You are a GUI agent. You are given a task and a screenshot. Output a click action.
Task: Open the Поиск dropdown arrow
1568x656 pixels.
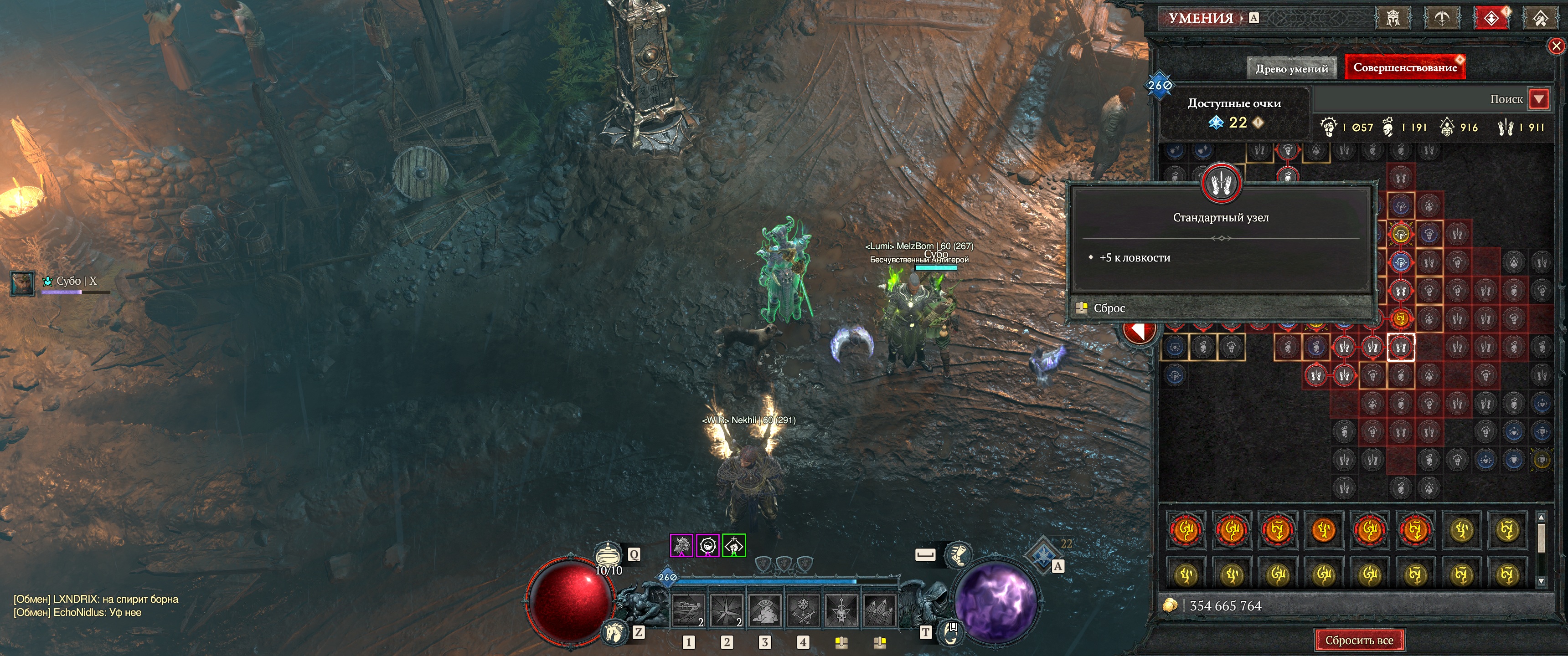[1539, 98]
